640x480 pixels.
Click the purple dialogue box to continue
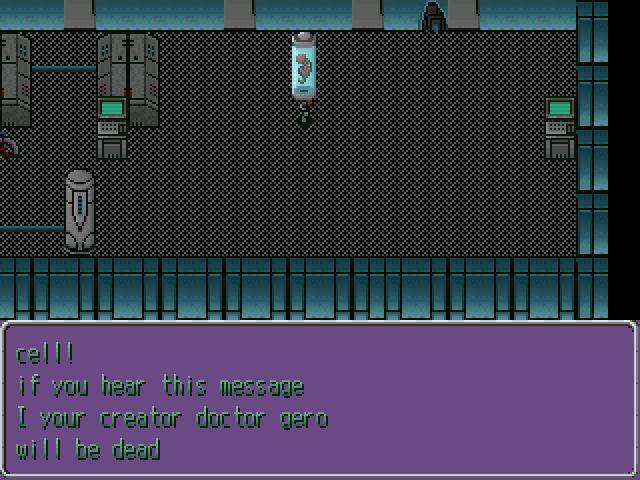pos(319,400)
